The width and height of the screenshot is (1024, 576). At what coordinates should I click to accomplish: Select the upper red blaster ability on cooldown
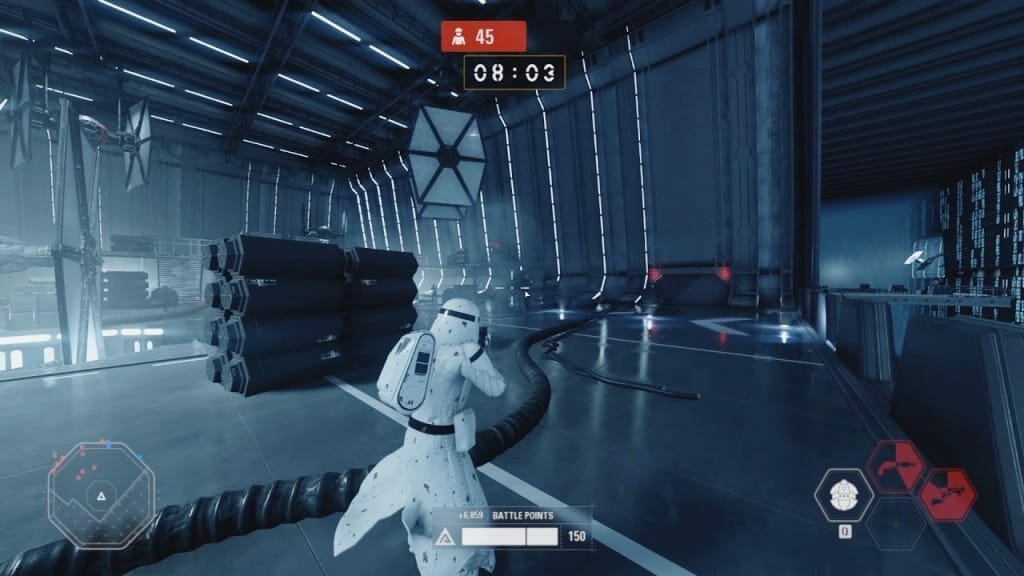tap(894, 466)
